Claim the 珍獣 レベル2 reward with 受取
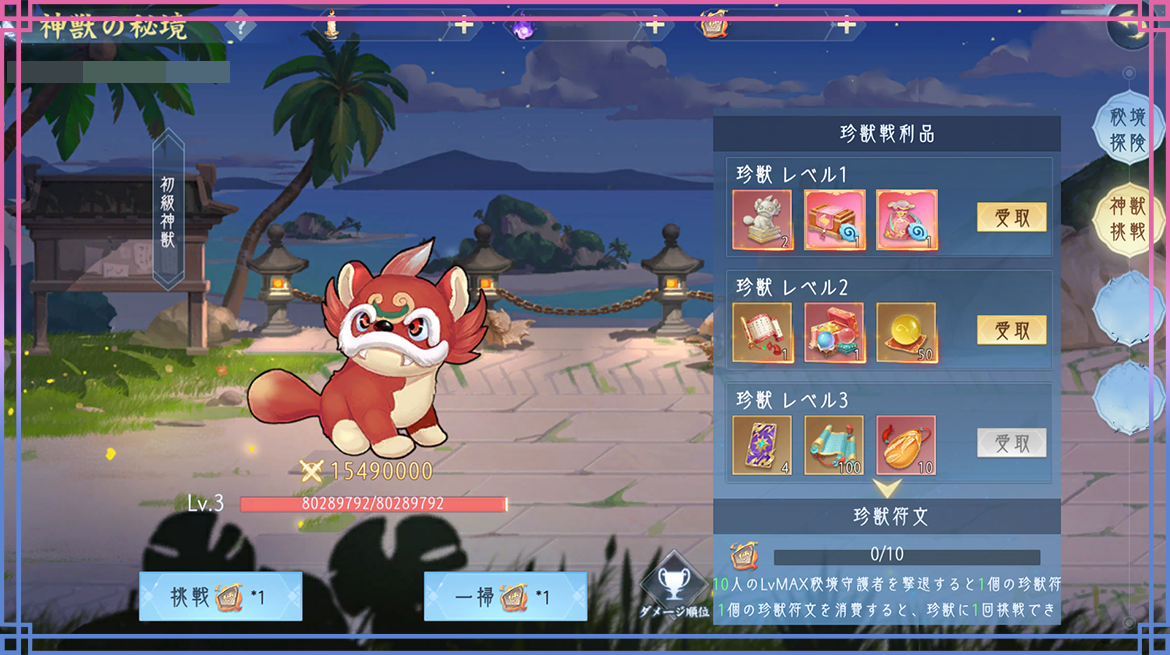Image resolution: width=1170 pixels, height=655 pixels. [1011, 330]
